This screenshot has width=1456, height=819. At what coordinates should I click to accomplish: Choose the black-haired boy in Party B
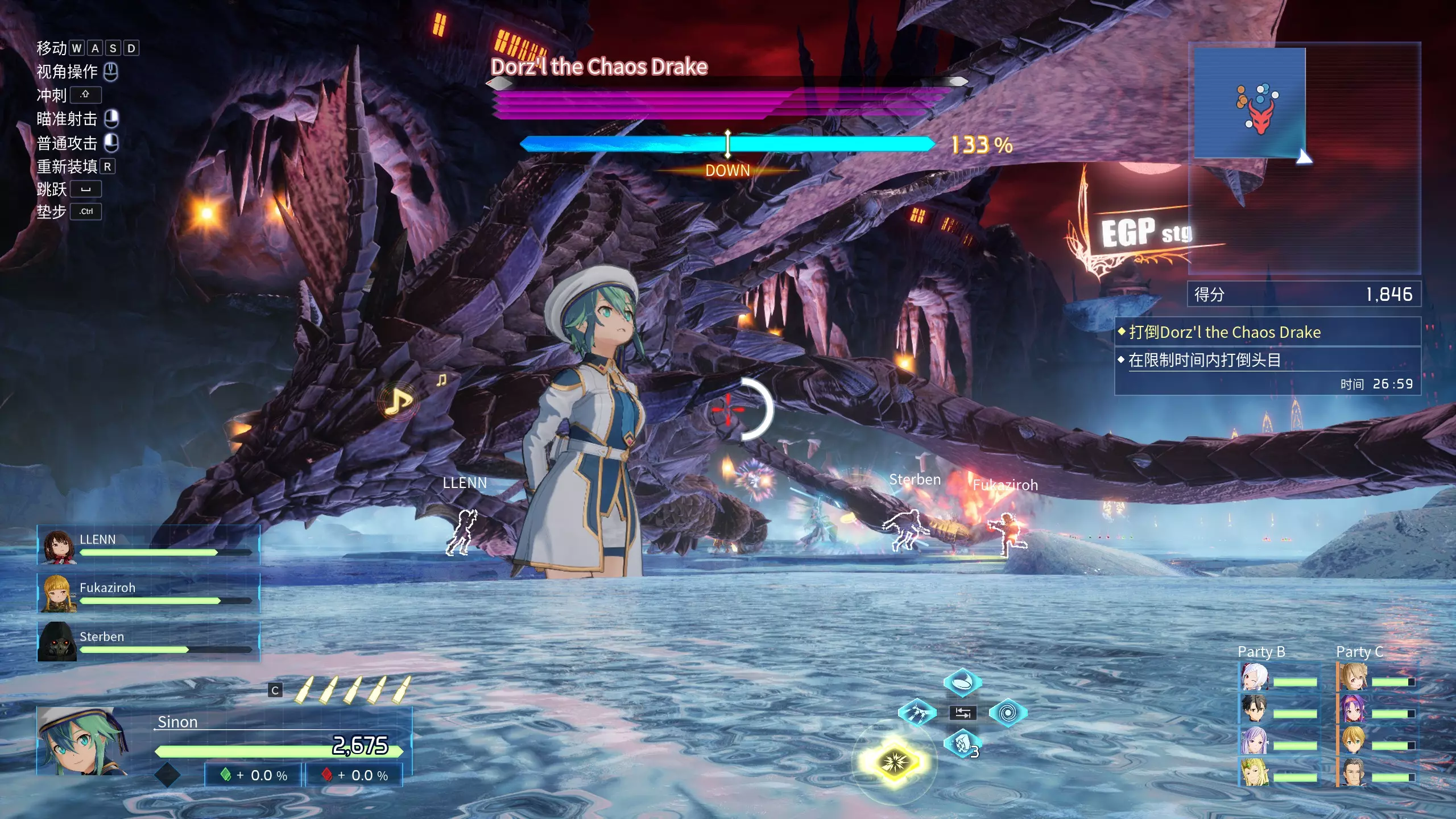pos(1254,709)
